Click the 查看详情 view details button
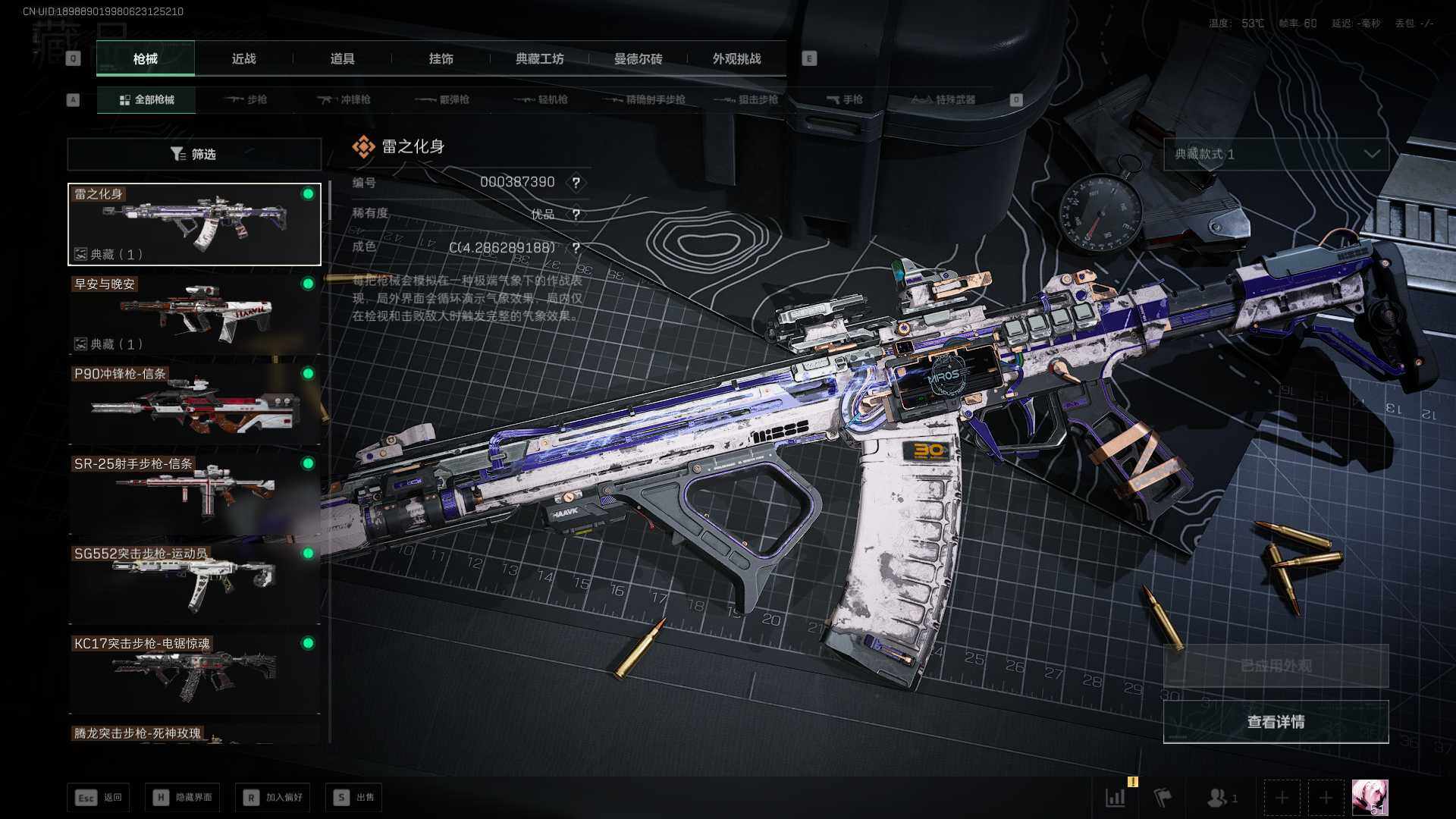This screenshot has width=1456, height=819. 1276,722
